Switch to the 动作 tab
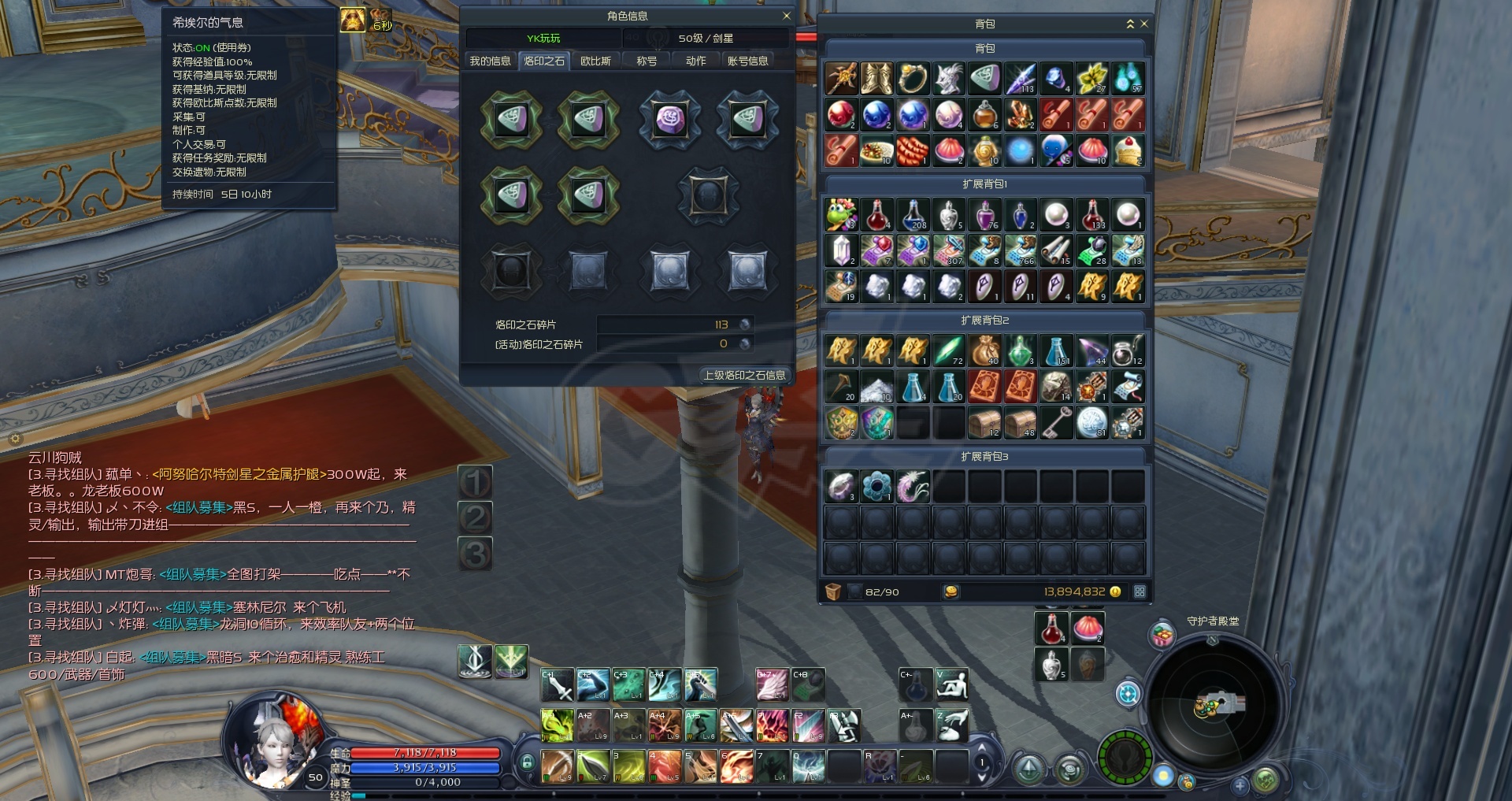Screen dimensions: 1512x801 click(695, 61)
